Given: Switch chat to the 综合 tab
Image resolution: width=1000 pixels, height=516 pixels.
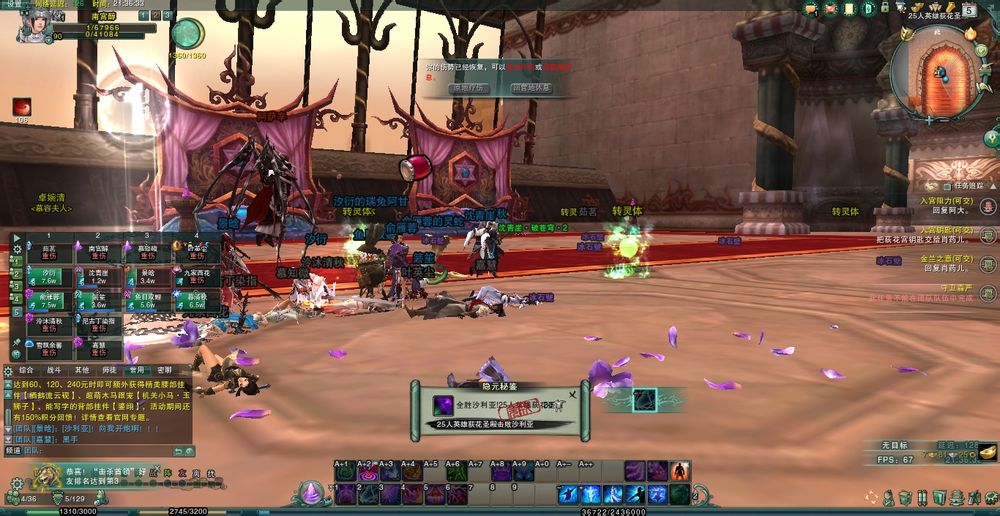Looking at the screenshot, I should [26, 369].
